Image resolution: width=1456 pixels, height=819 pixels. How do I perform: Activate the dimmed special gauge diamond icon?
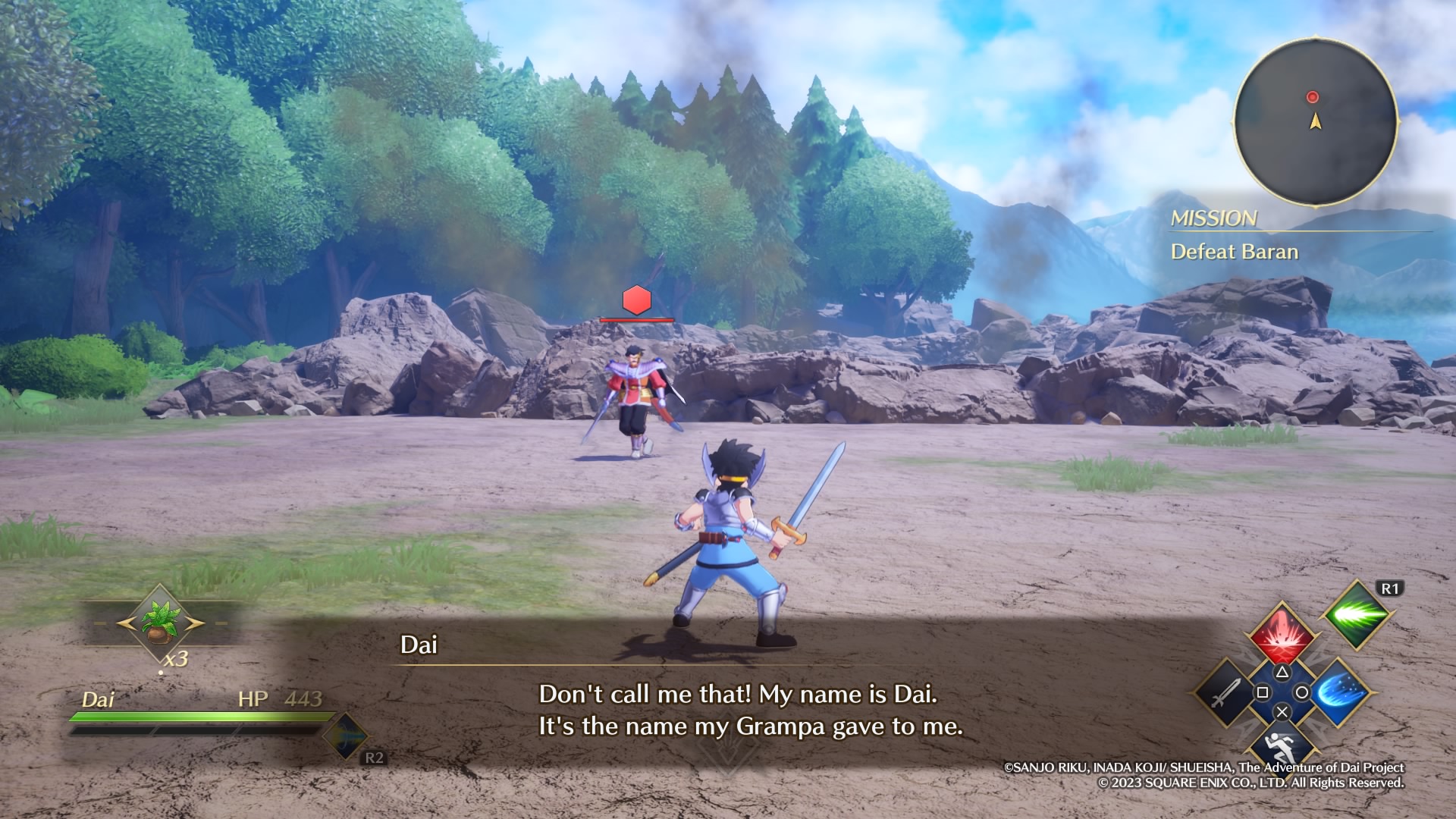click(x=346, y=735)
